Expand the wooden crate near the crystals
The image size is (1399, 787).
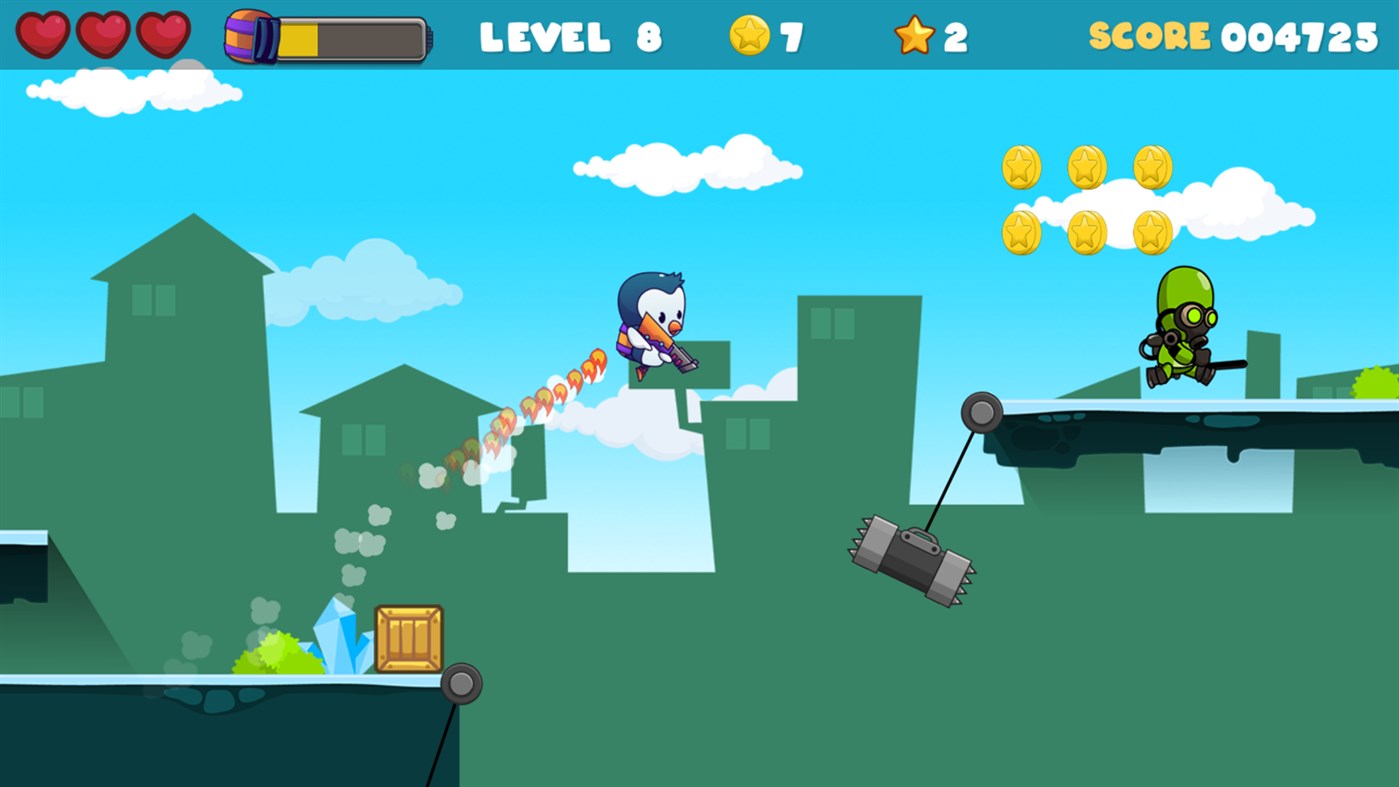(x=409, y=637)
